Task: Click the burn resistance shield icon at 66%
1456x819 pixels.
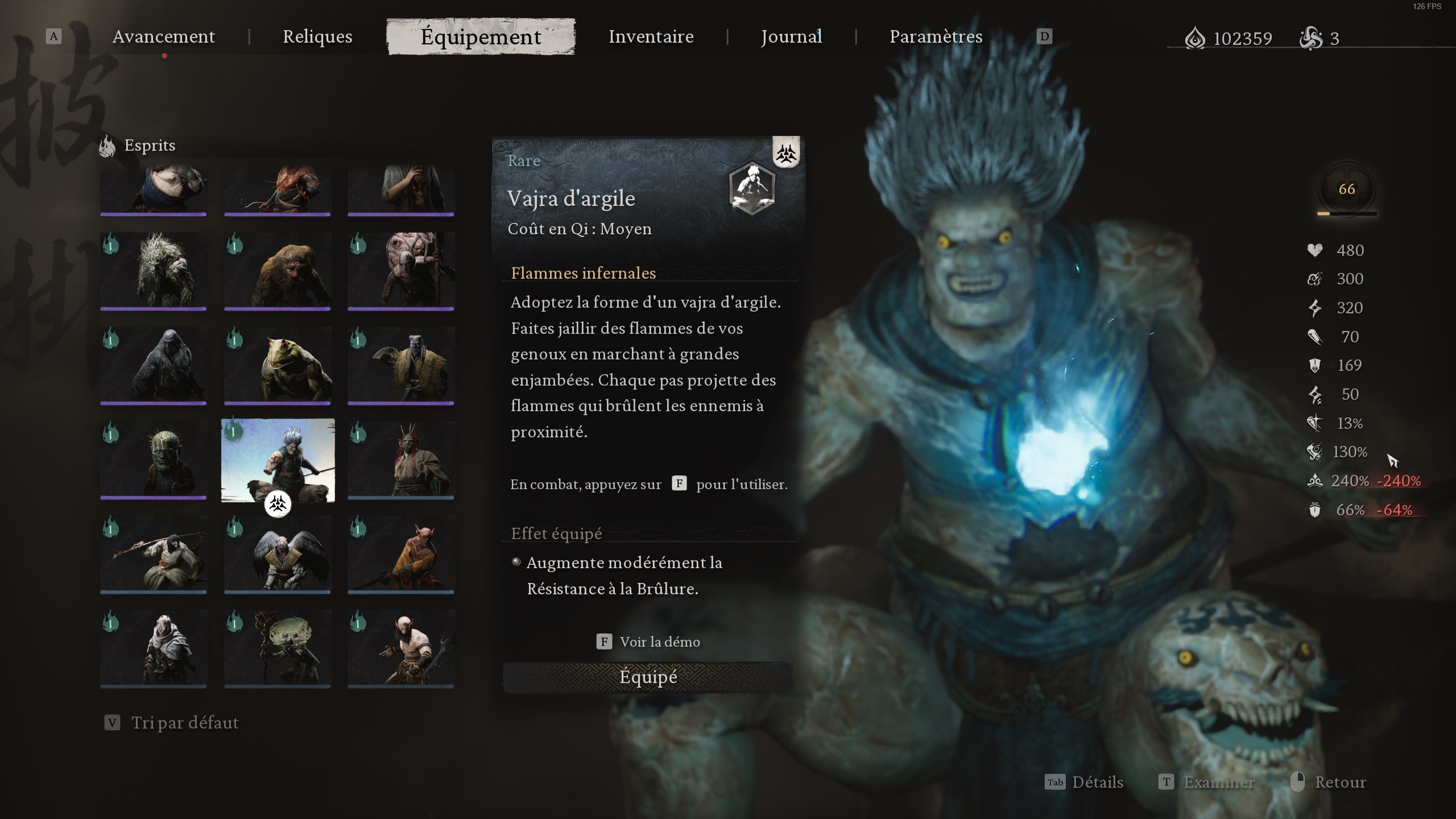Action: click(x=1315, y=510)
